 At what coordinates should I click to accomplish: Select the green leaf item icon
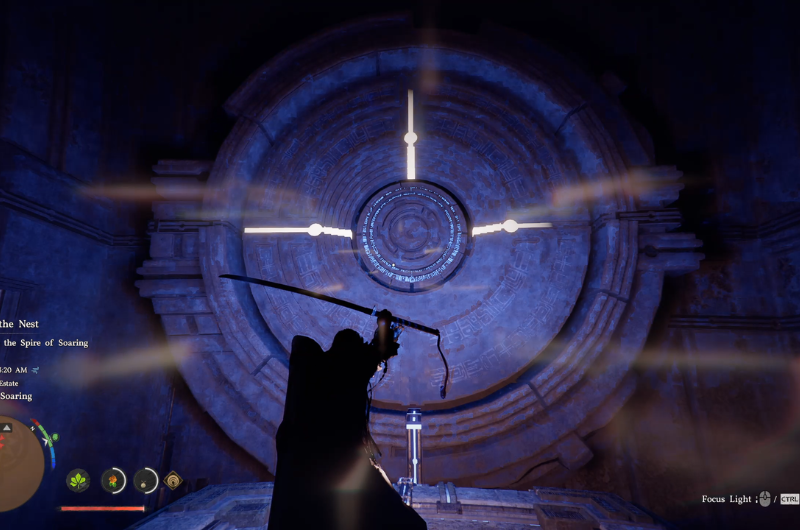78,481
